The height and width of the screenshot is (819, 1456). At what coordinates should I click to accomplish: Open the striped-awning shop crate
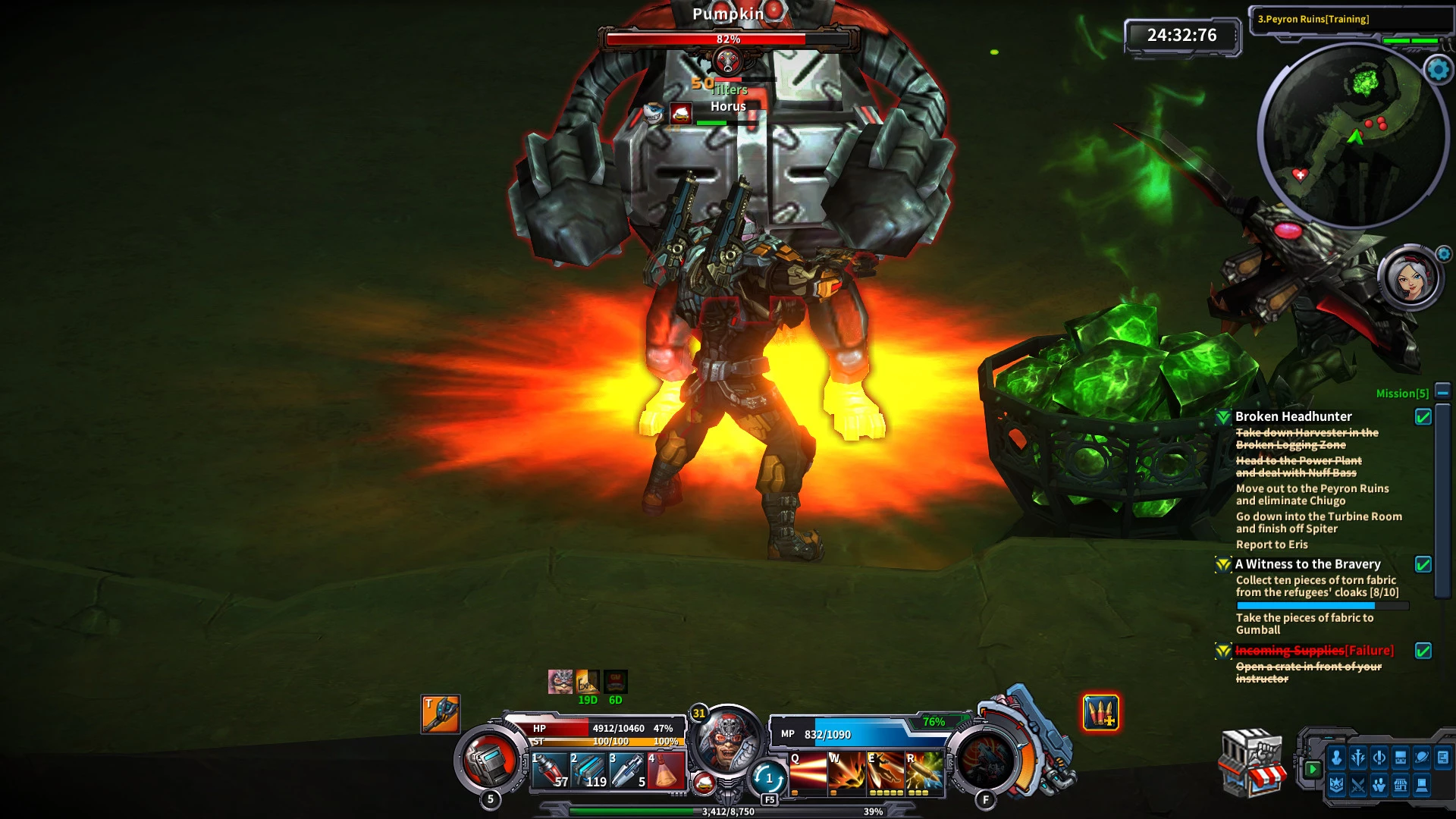(1251, 764)
